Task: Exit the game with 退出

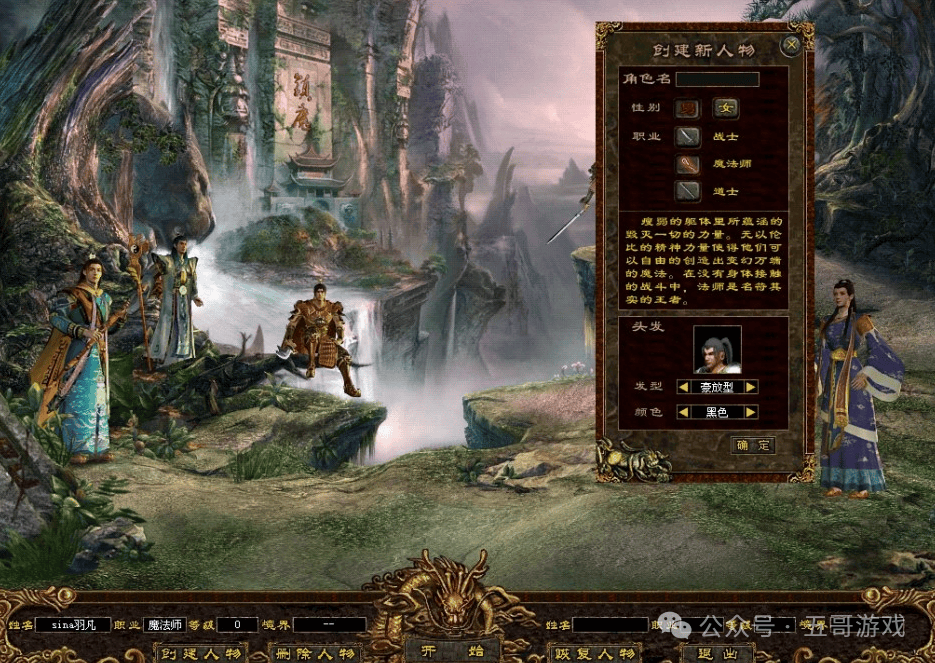Action: click(716, 654)
